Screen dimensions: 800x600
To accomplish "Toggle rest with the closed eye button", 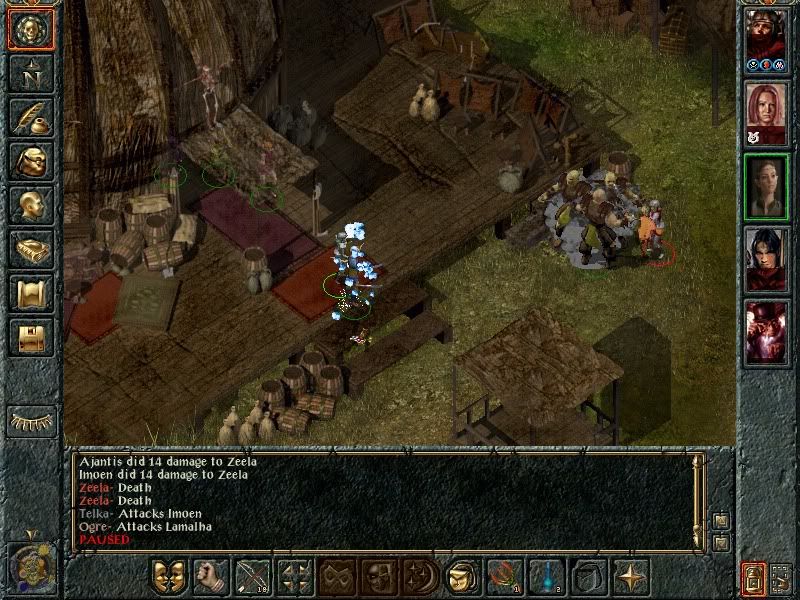I will coord(30,421).
